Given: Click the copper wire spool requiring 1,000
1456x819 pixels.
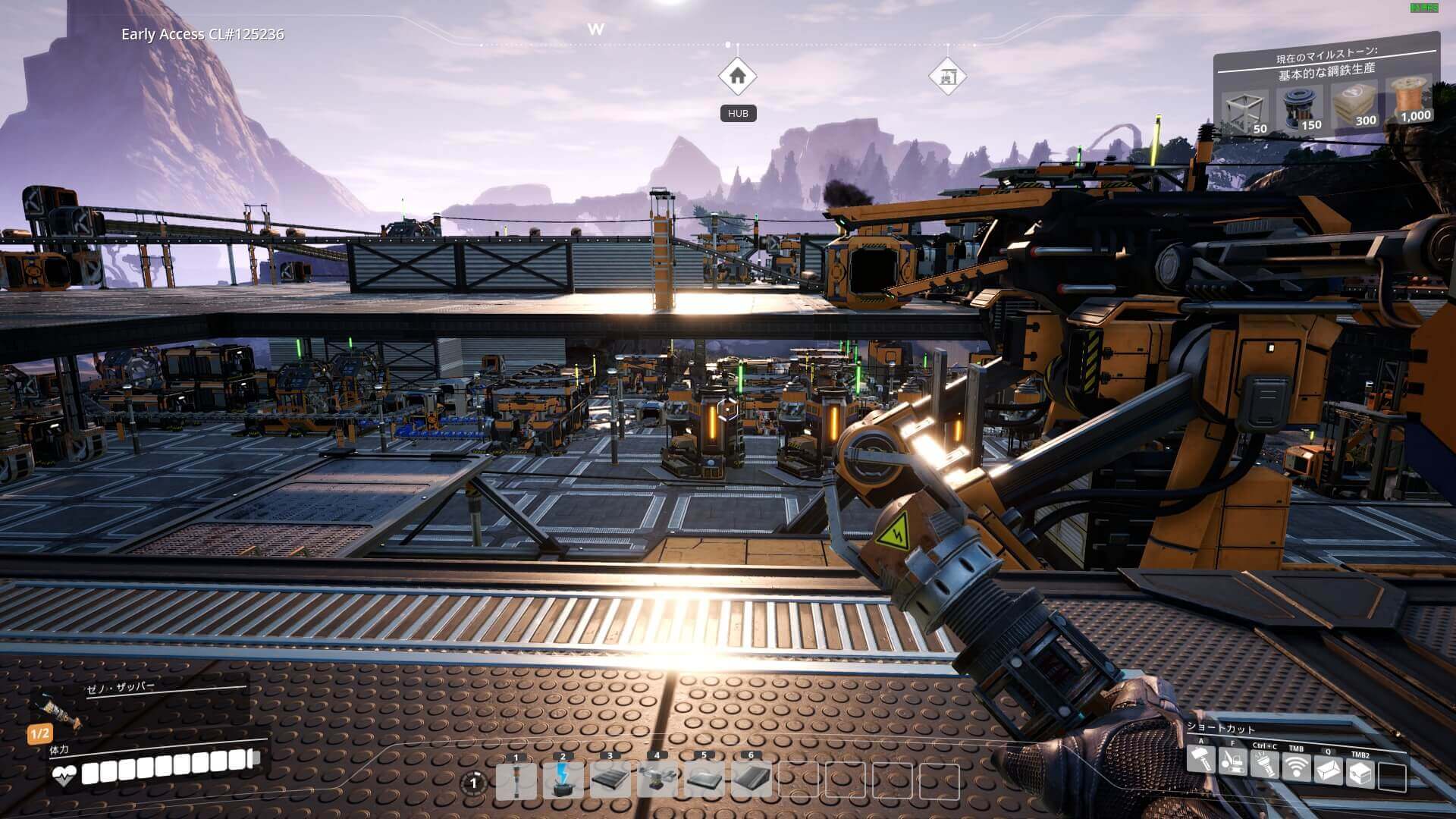Looking at the screenshot, I should (1409, 99).
